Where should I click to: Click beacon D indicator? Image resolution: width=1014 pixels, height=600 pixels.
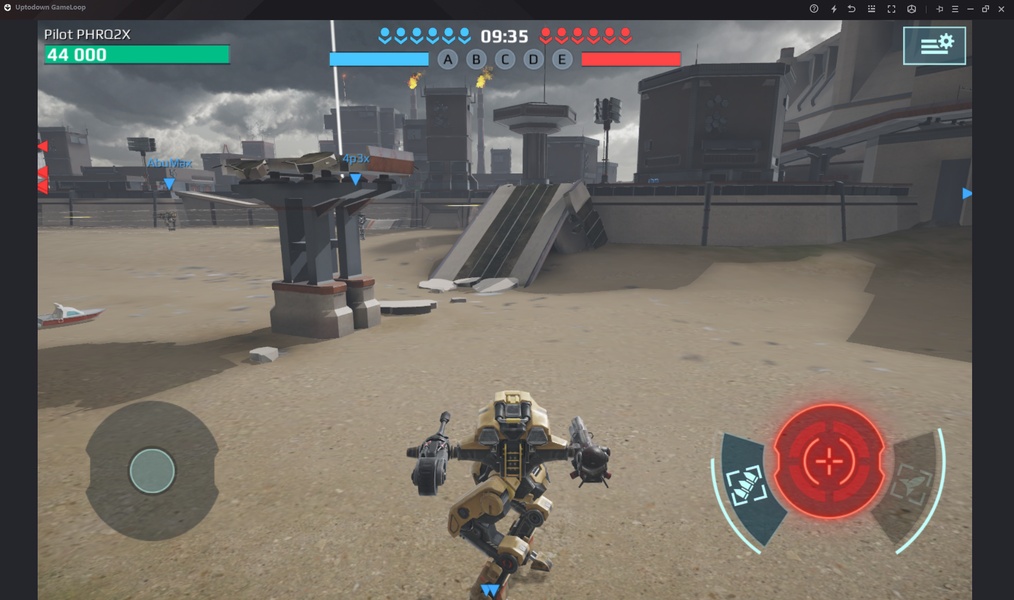click(534, 60)
